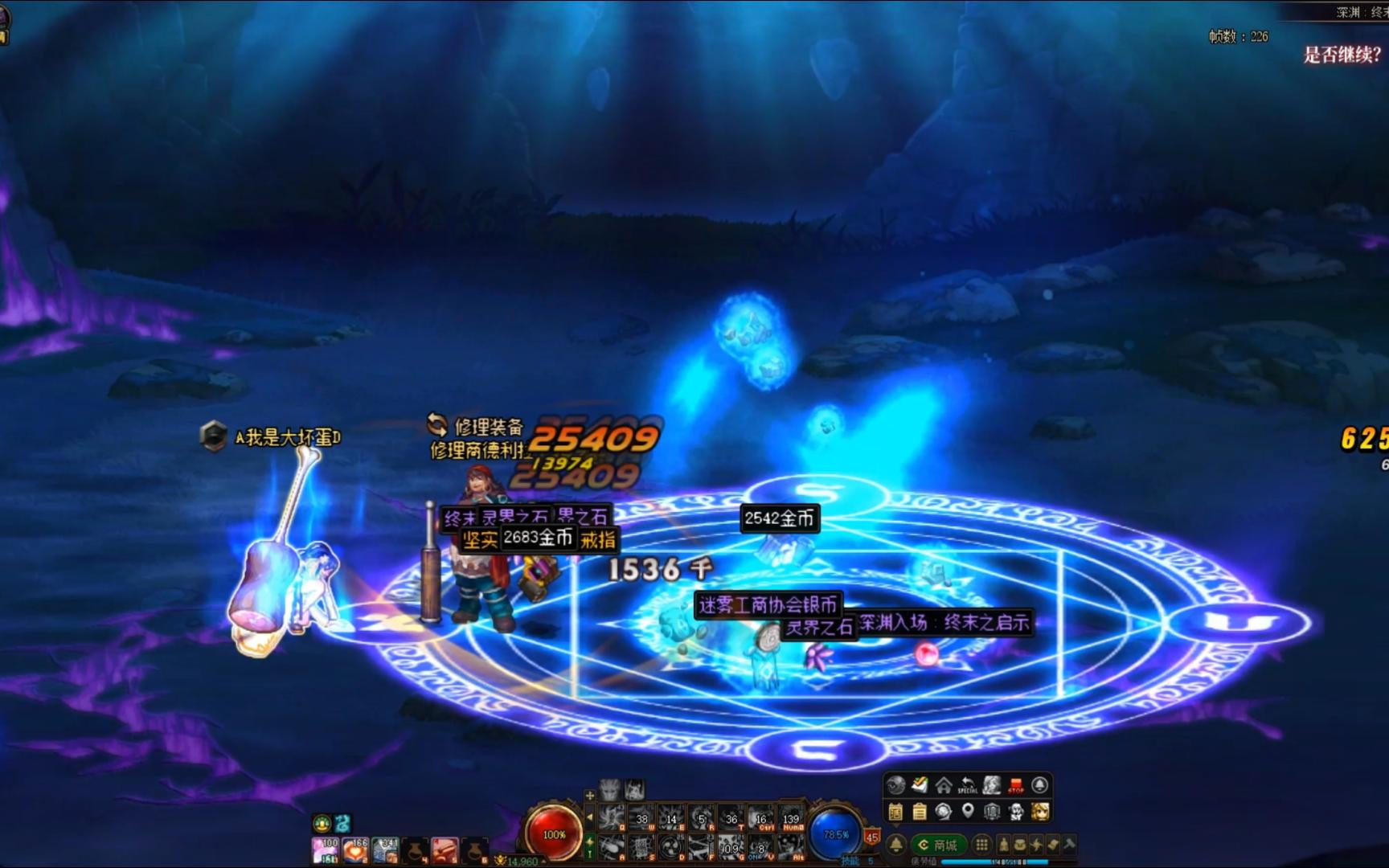Image resolution: width=1389 pixels, height=868 pixels.
Task: Click the red STOP icon
Action: tap(1016, 785)
